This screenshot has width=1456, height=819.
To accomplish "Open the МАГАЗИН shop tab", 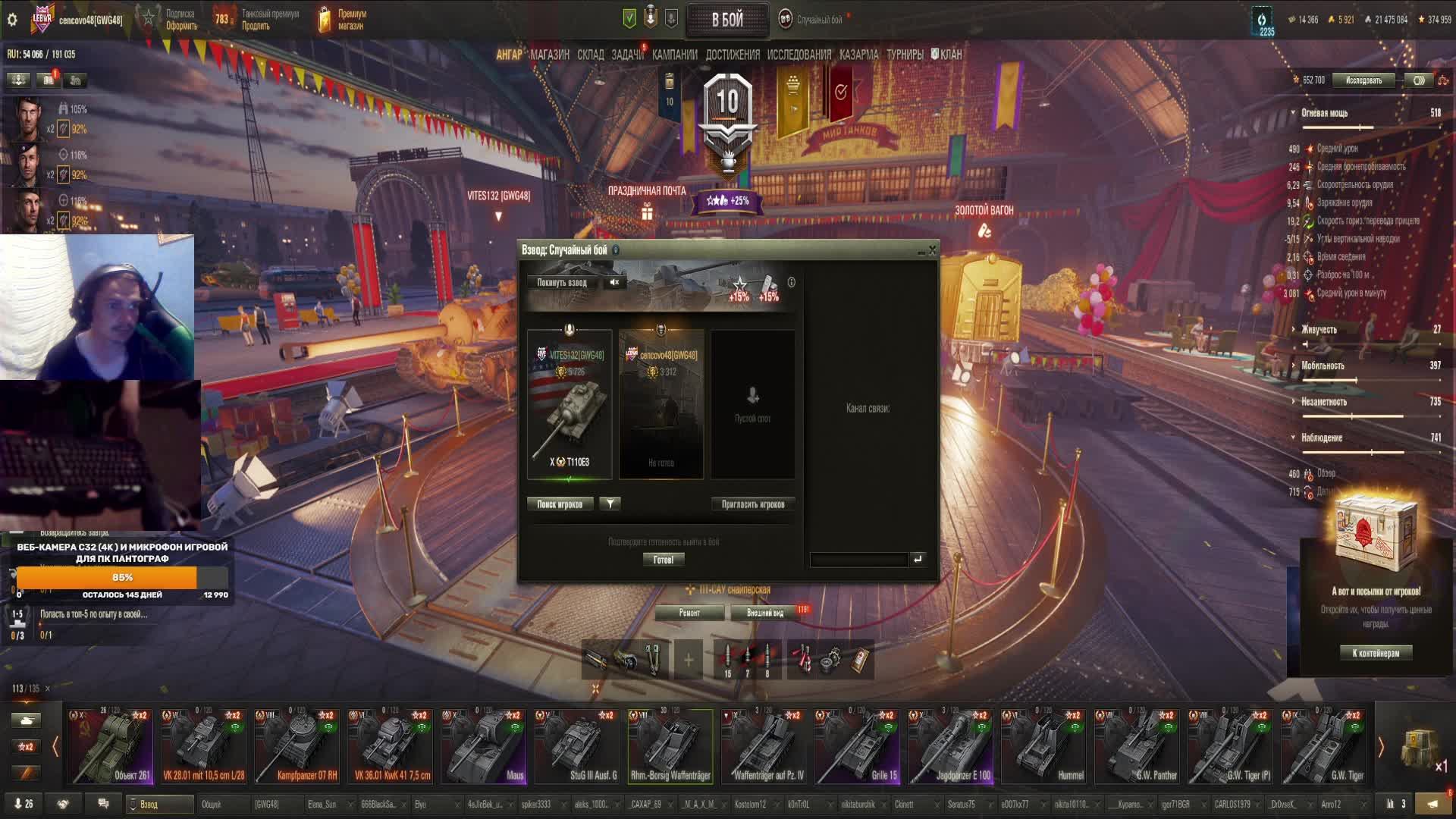I will 550,55.
